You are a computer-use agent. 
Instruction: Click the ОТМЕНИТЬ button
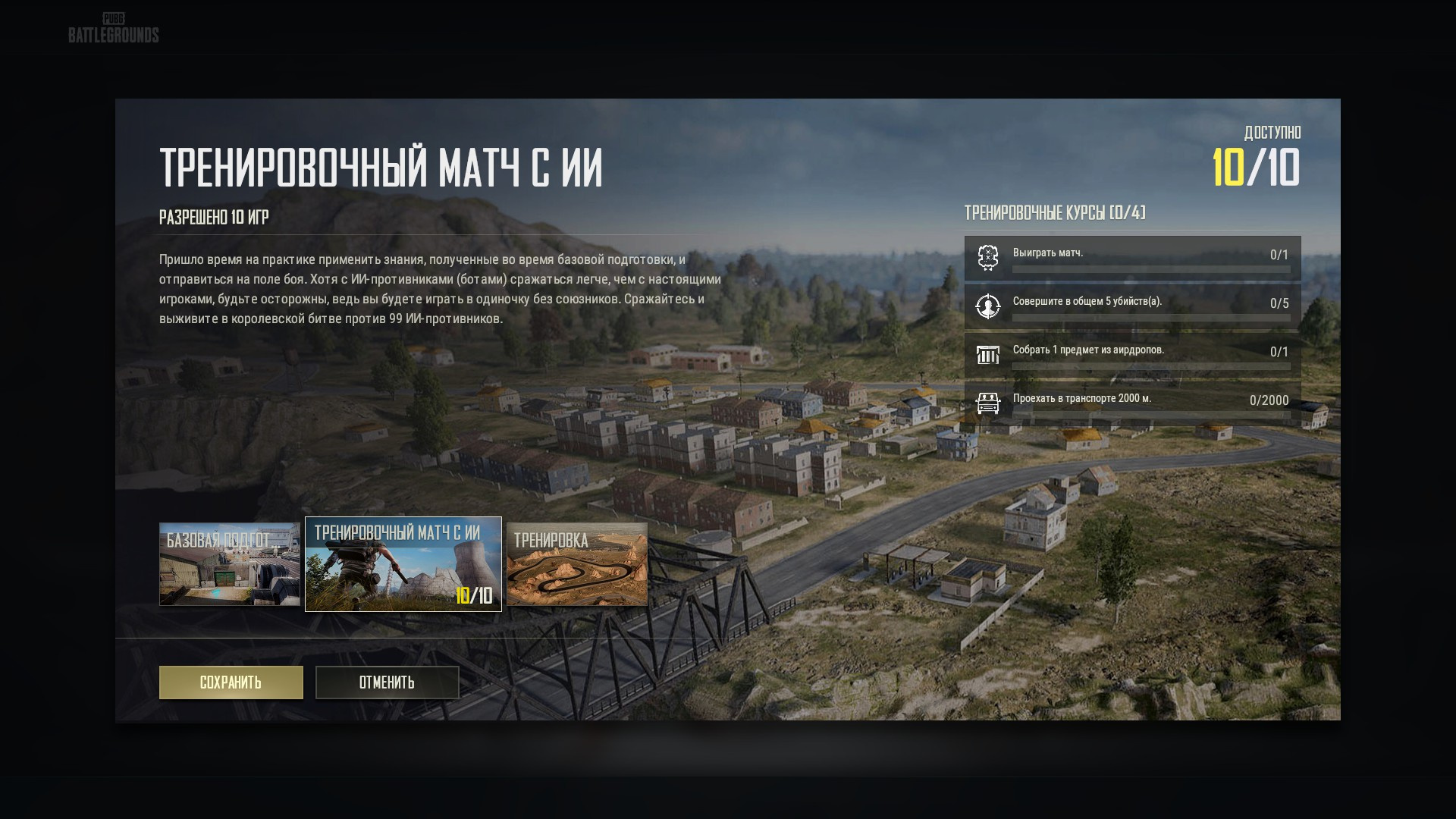point(388,682)
